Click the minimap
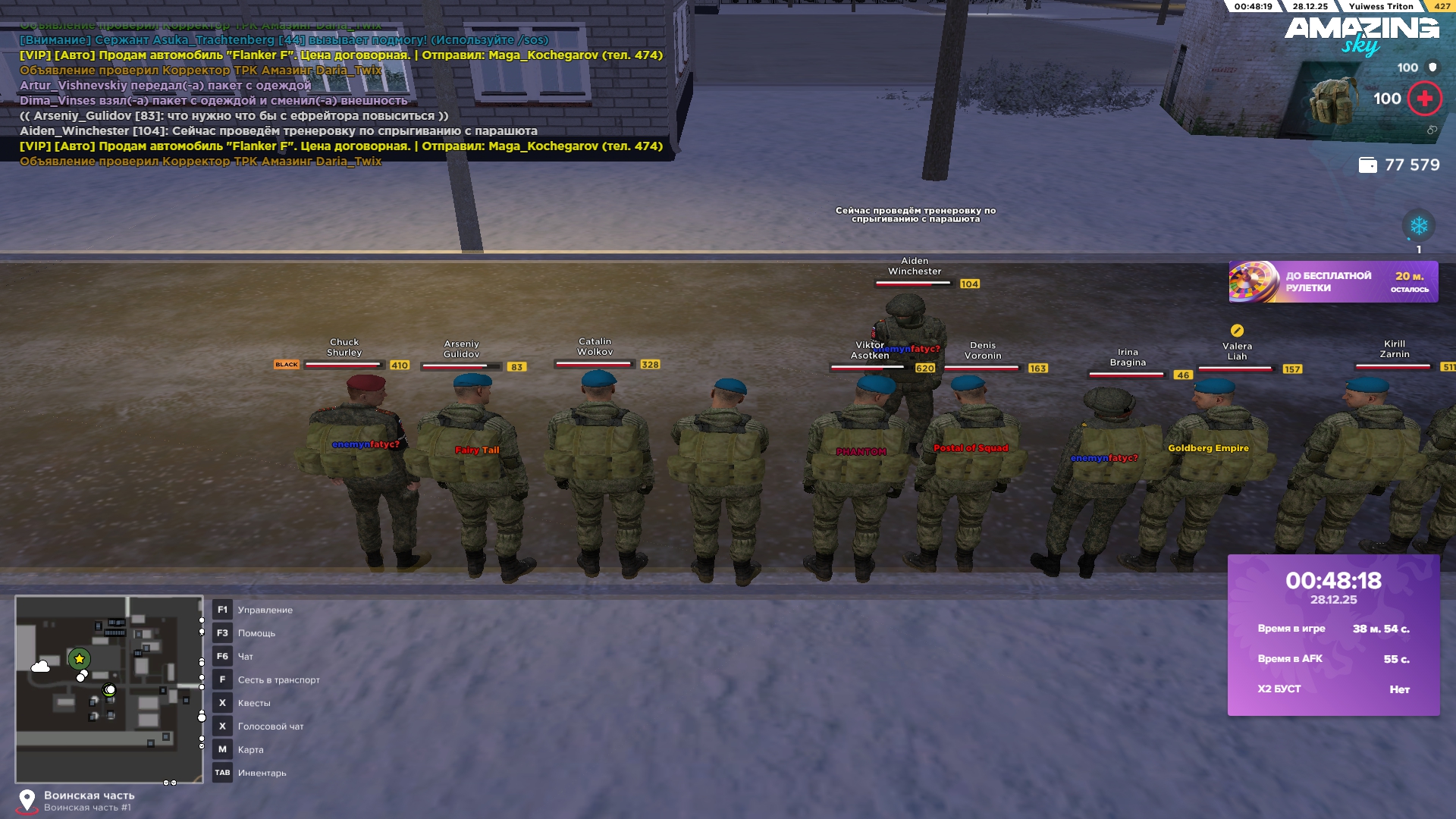 [109, 689]
